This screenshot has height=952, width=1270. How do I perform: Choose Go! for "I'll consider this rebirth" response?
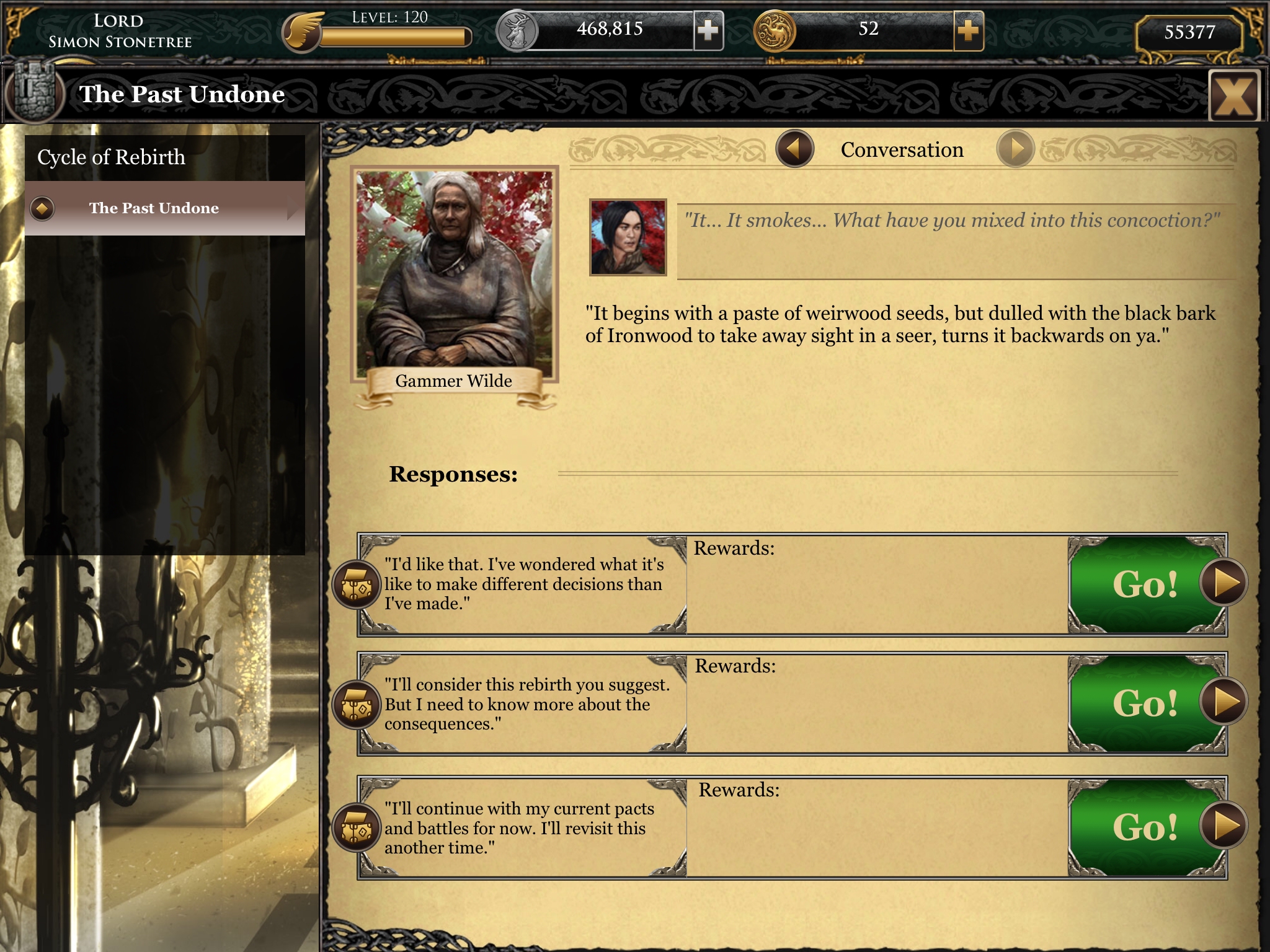pyautogui.click(x=1147, y=703)
